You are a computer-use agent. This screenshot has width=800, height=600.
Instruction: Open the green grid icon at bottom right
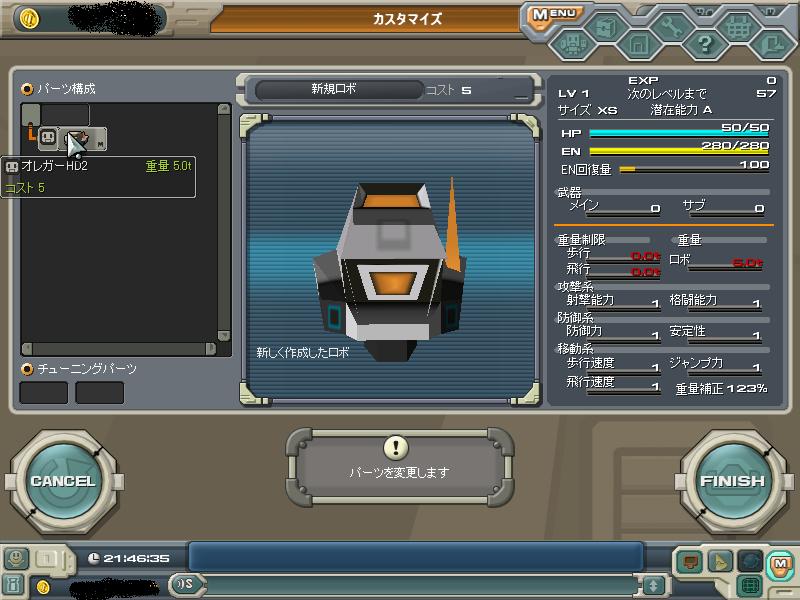[x=750, y=585]
